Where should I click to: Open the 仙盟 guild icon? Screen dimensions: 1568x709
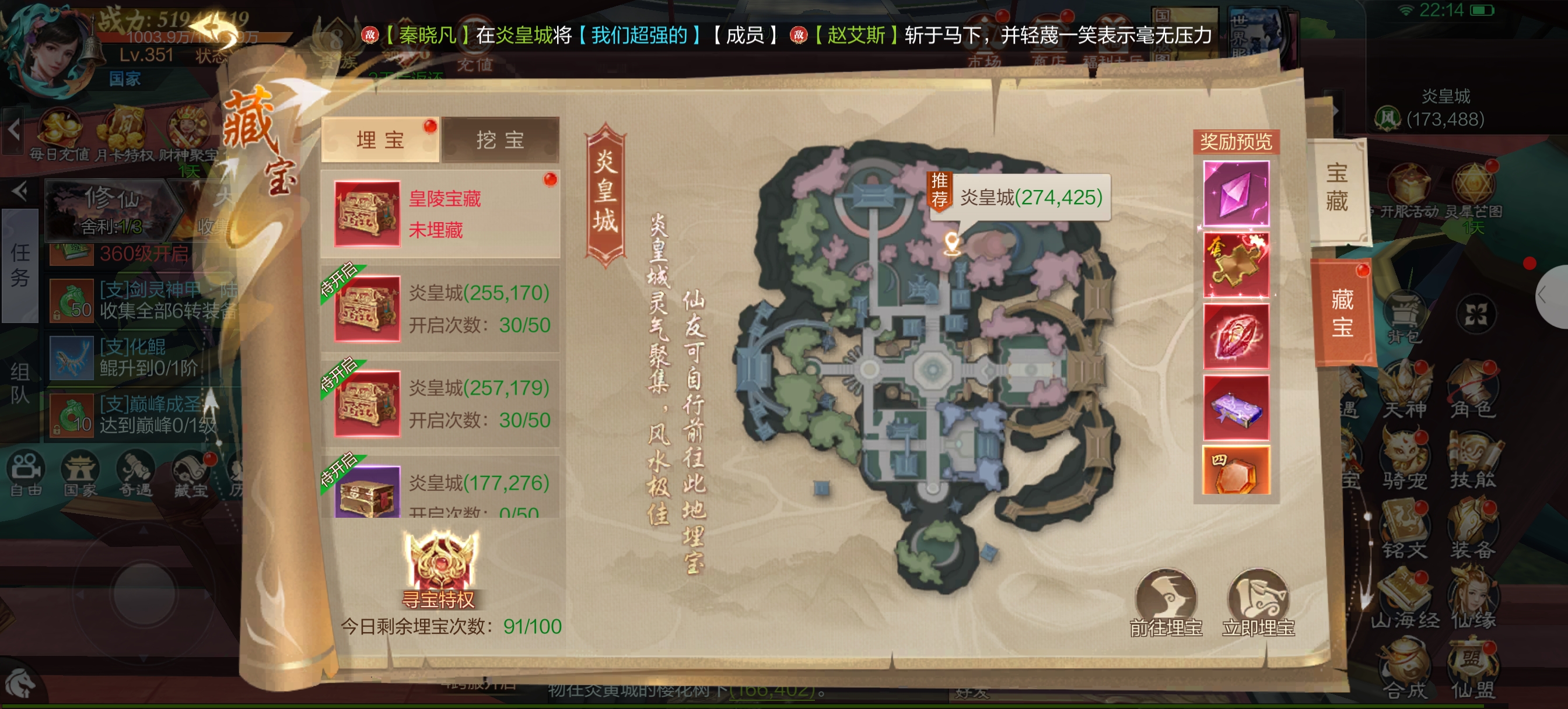tap(1472, 671)
